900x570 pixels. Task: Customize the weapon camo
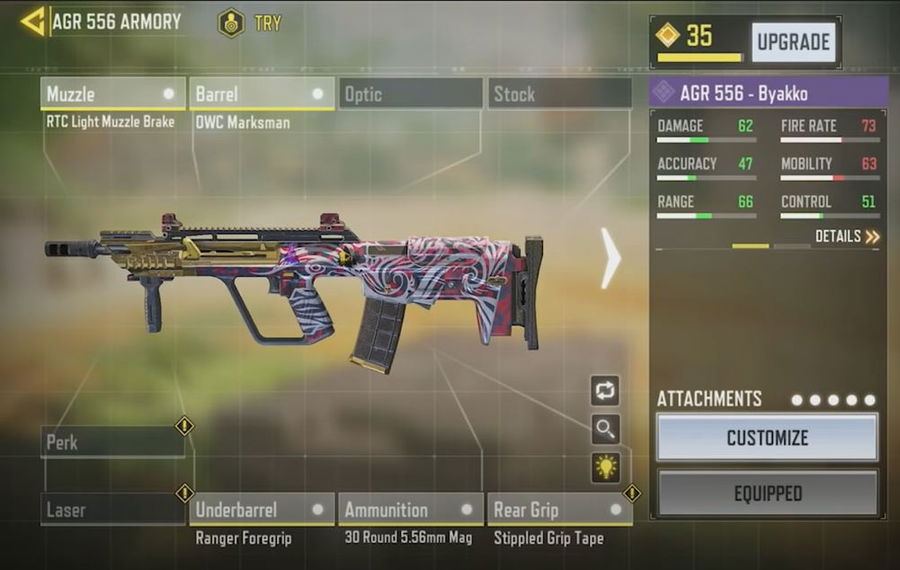(x=767, y=438)
